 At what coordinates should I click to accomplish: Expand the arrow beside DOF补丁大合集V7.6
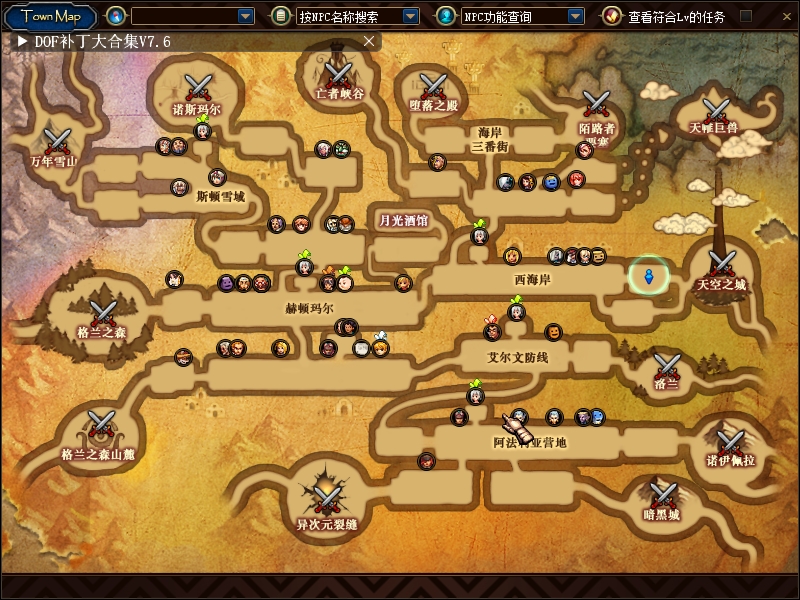[x=22, y=41]
